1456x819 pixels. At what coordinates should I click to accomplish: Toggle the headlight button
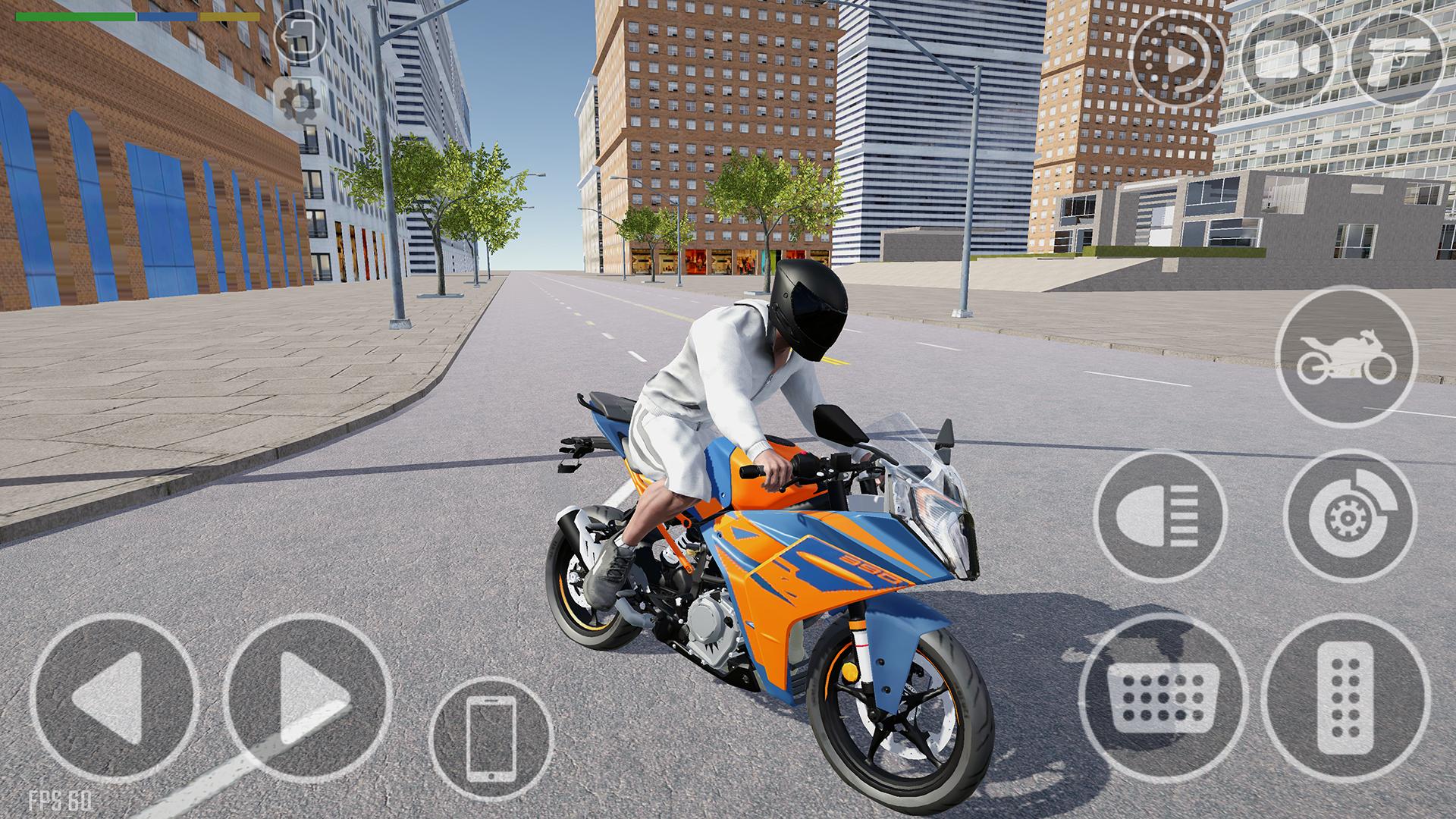(x=1159, y=515)
